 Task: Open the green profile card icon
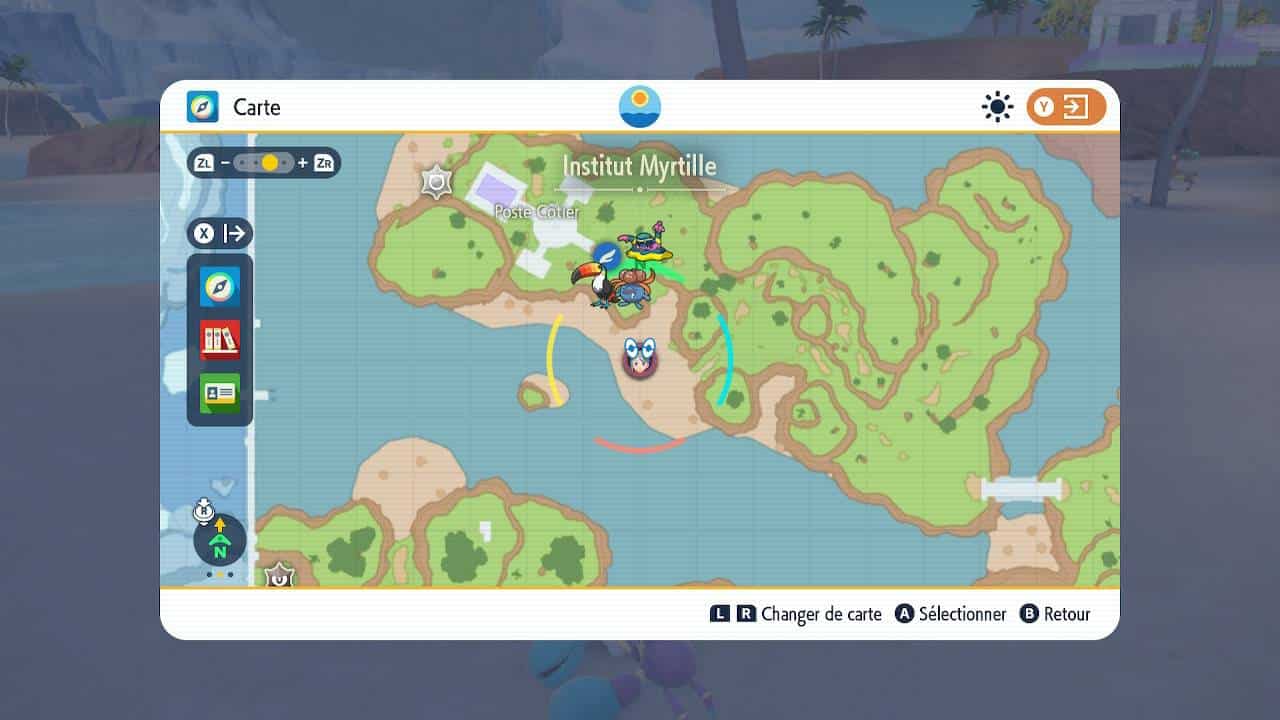click(220, 393)
